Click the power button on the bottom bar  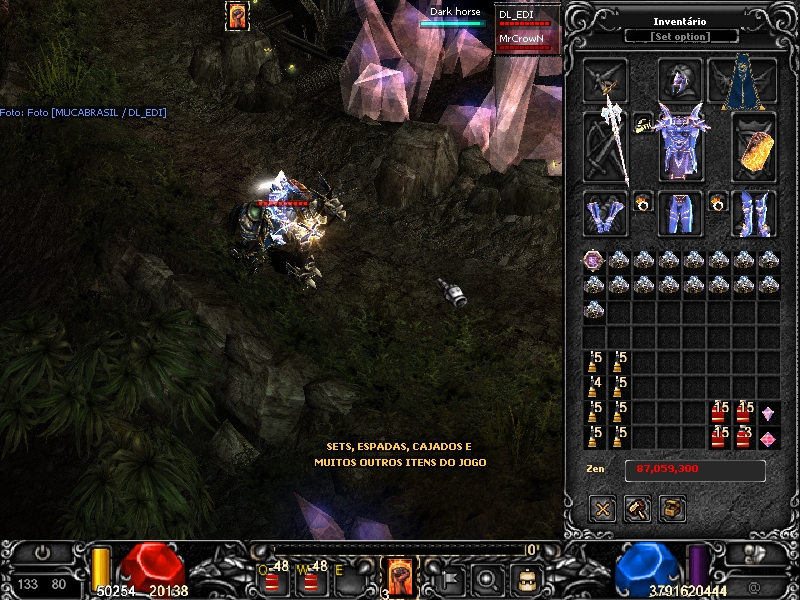click(x=43, y=553)
